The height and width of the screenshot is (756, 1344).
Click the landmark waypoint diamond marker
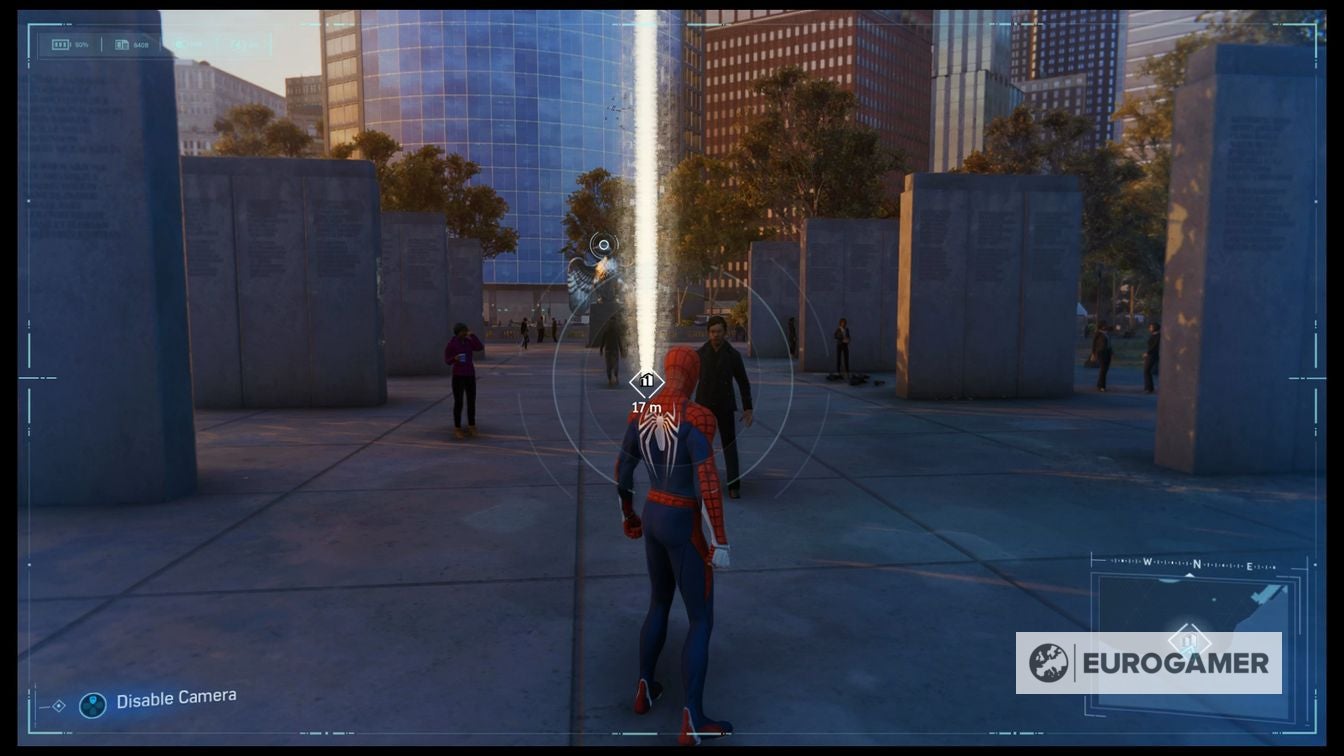pyautogui.click(x=645, y=381)
